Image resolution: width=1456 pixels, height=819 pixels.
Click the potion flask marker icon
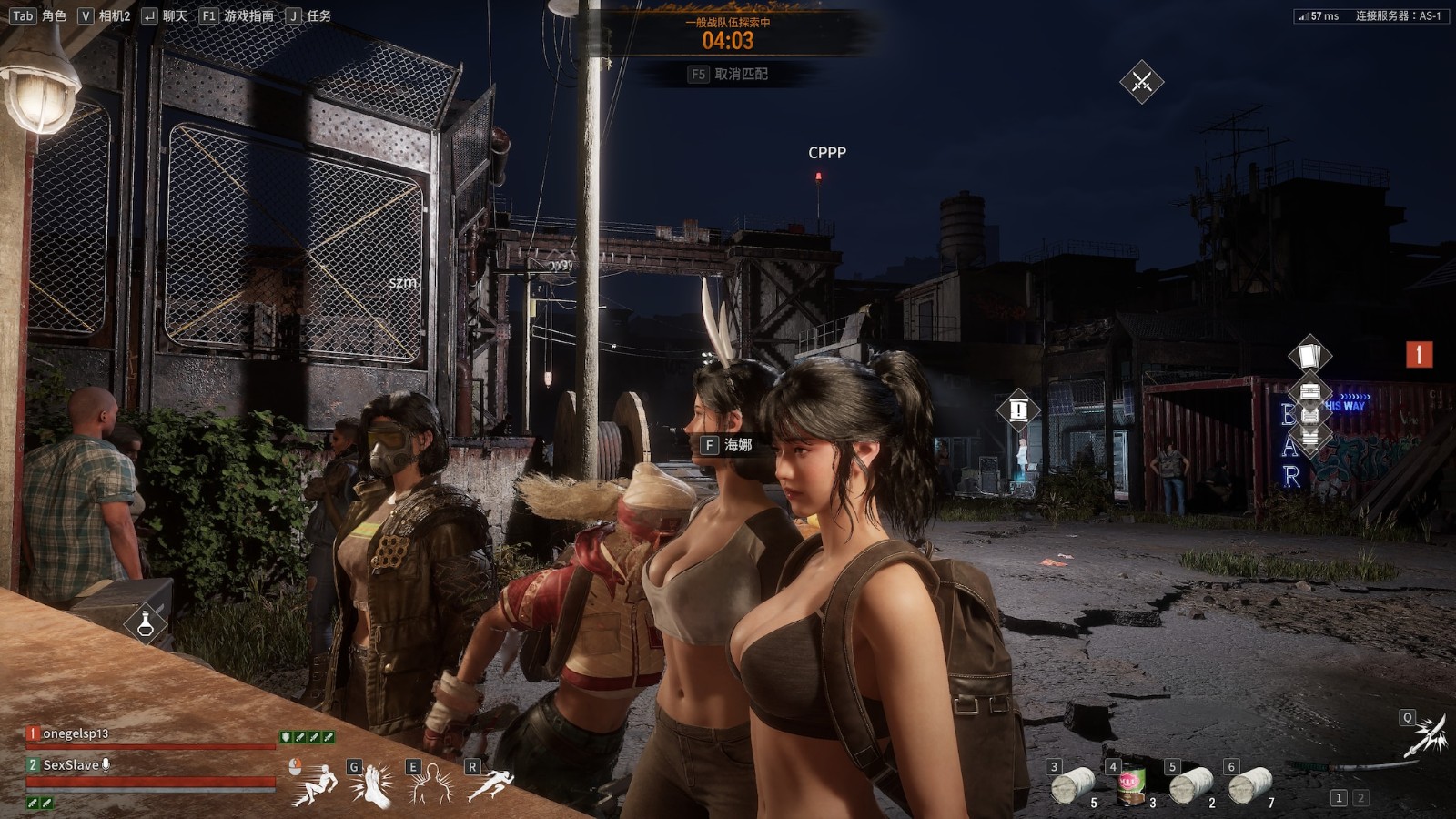[x=146, y=624]
